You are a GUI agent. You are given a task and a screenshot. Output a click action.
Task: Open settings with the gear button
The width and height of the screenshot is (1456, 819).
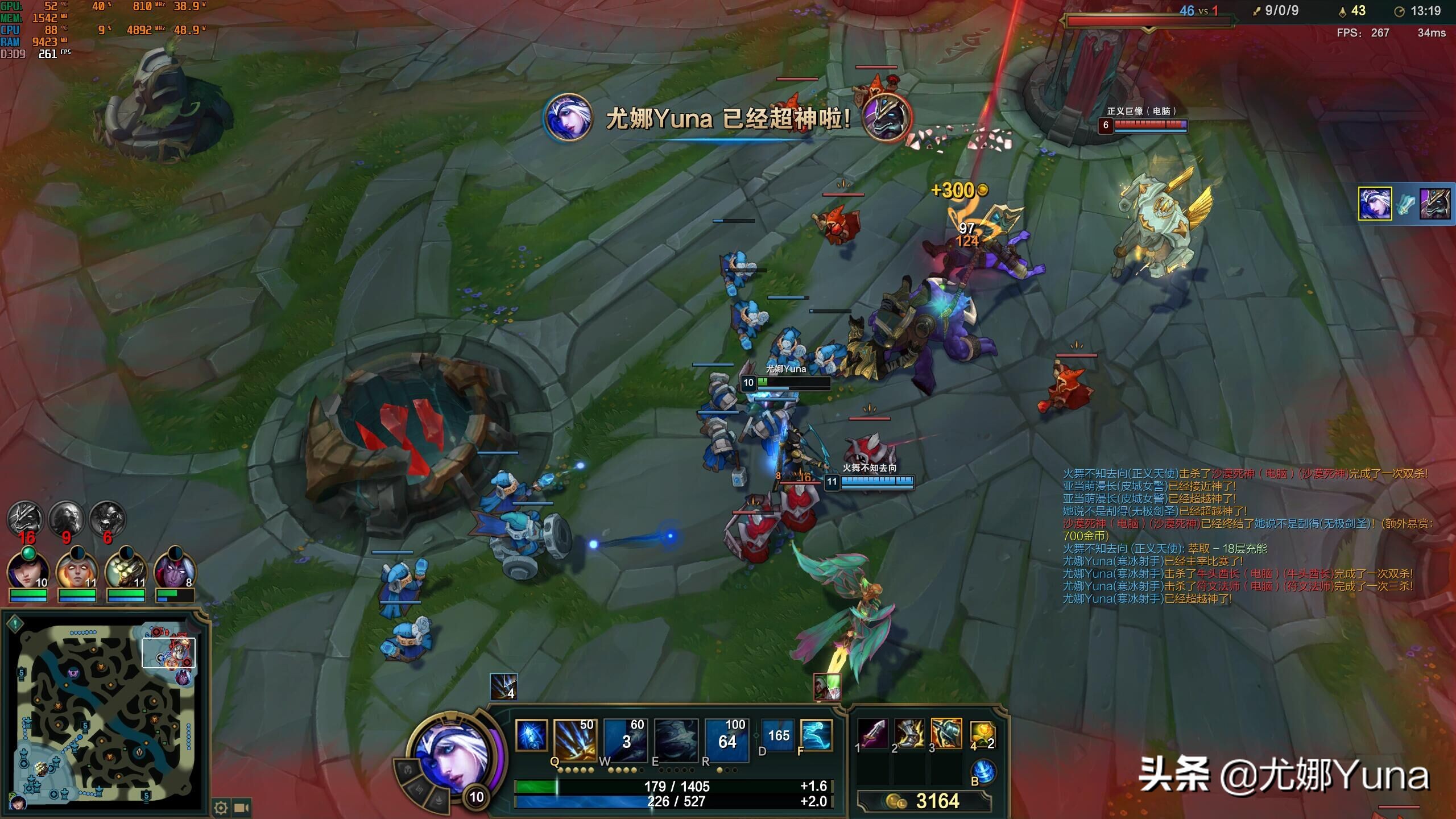pos(221,808)
